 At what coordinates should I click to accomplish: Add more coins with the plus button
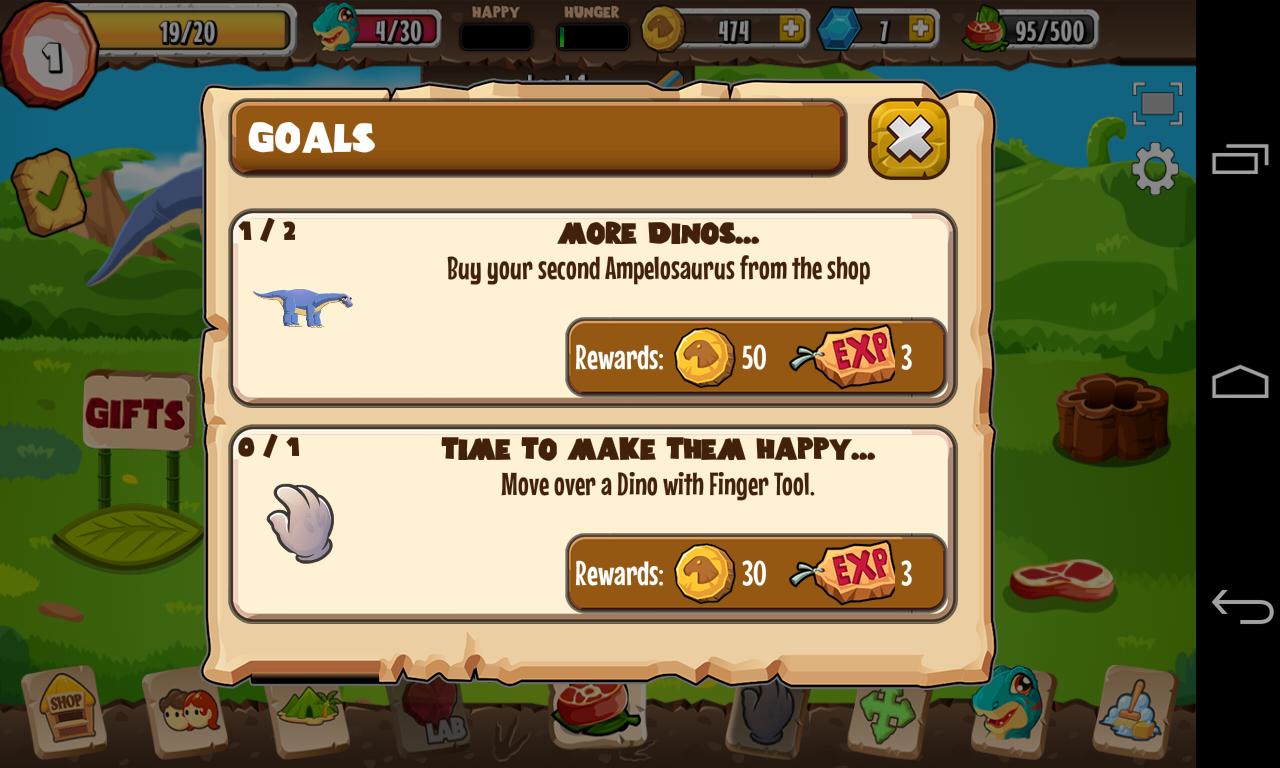792,29
